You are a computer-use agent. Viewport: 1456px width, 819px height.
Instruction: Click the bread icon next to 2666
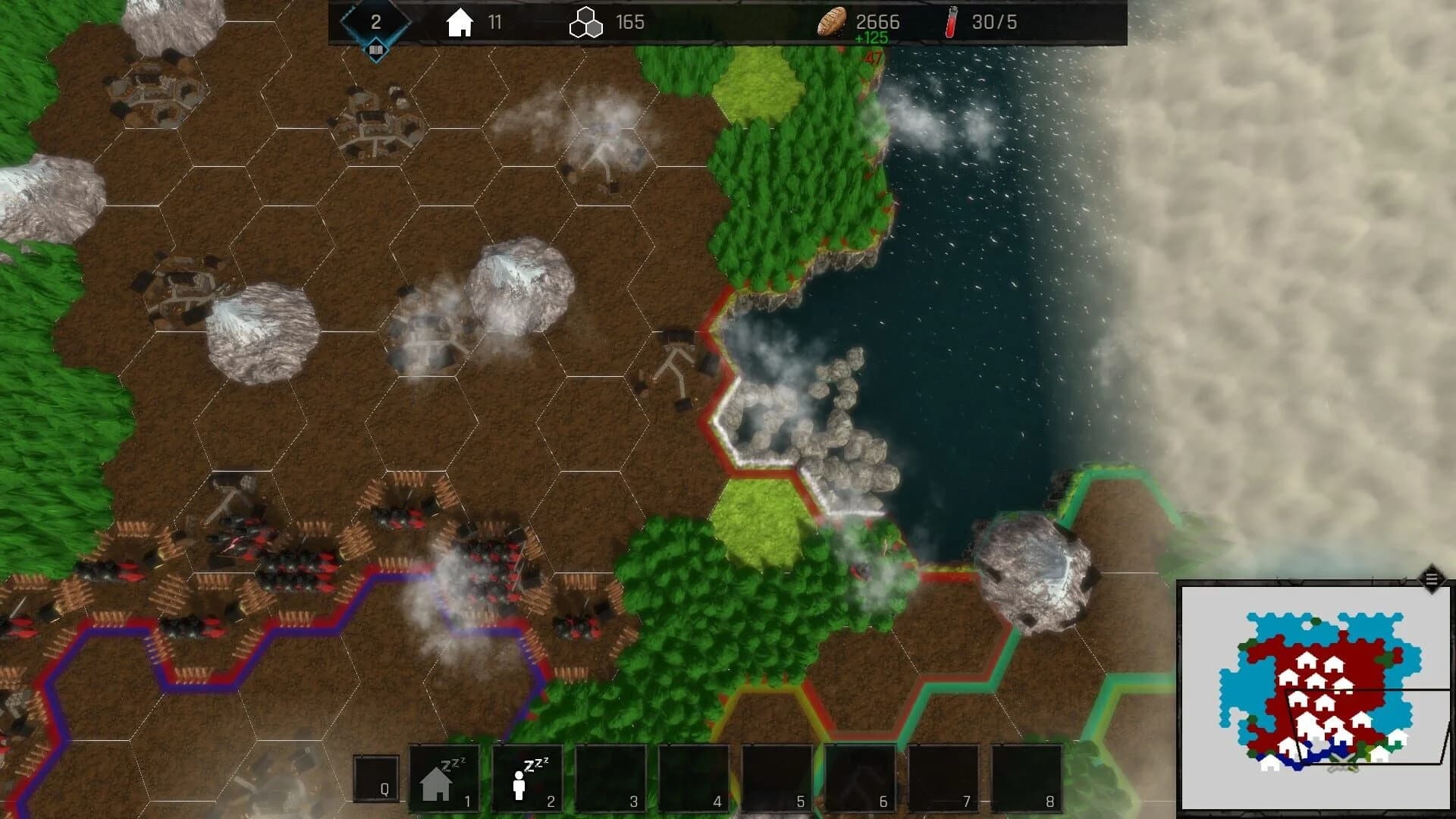831,23
